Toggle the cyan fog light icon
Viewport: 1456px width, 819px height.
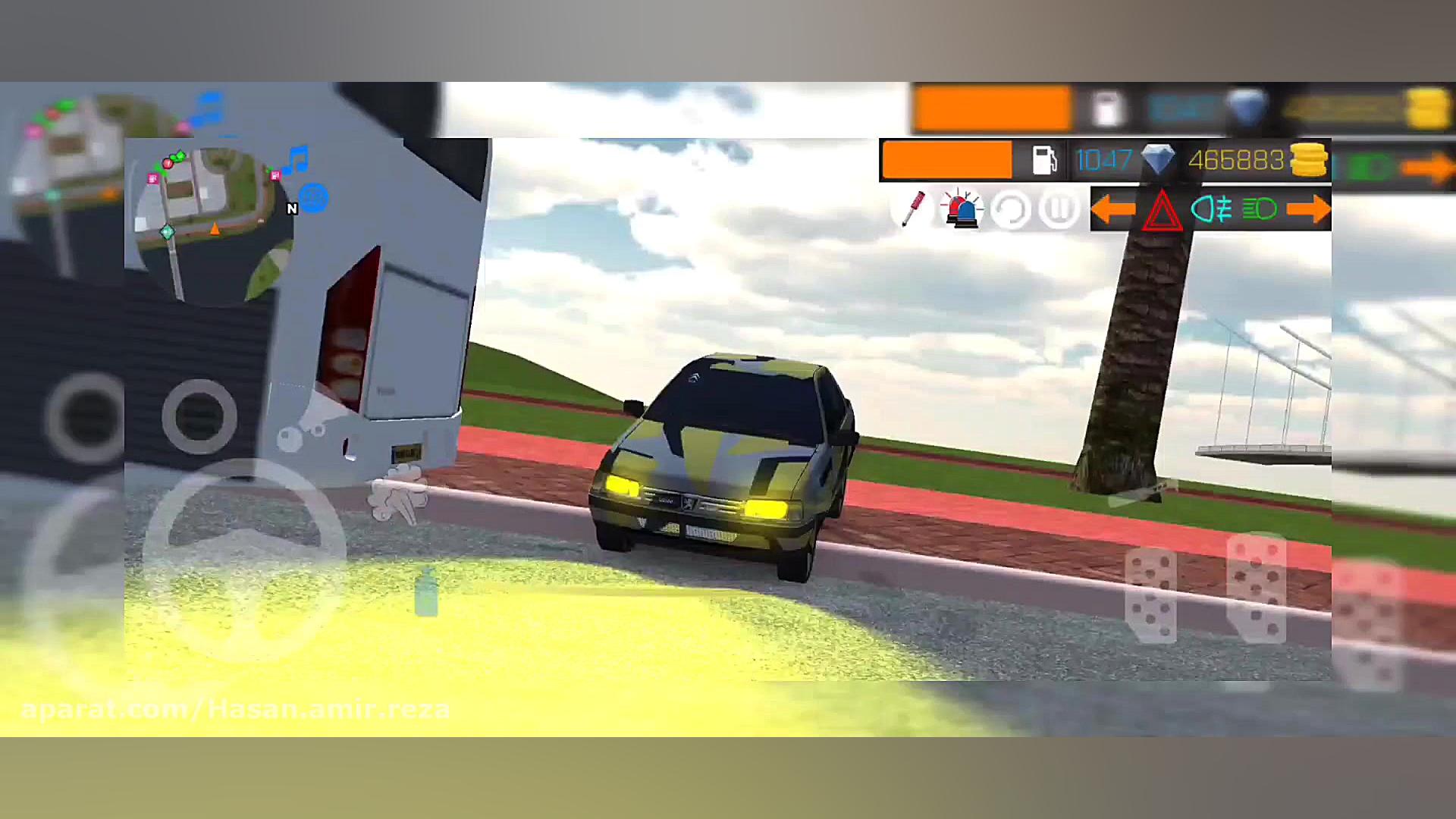1211,209
